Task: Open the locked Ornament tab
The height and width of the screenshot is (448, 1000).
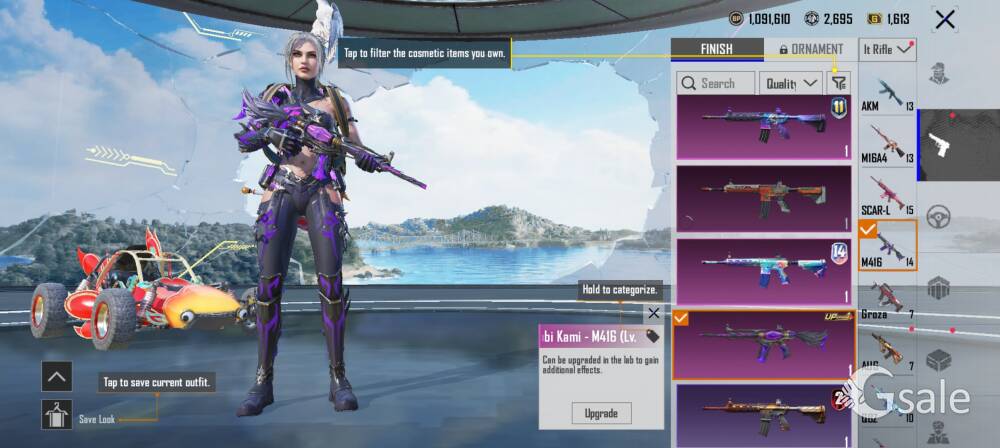Action: (x=811, y=49)
